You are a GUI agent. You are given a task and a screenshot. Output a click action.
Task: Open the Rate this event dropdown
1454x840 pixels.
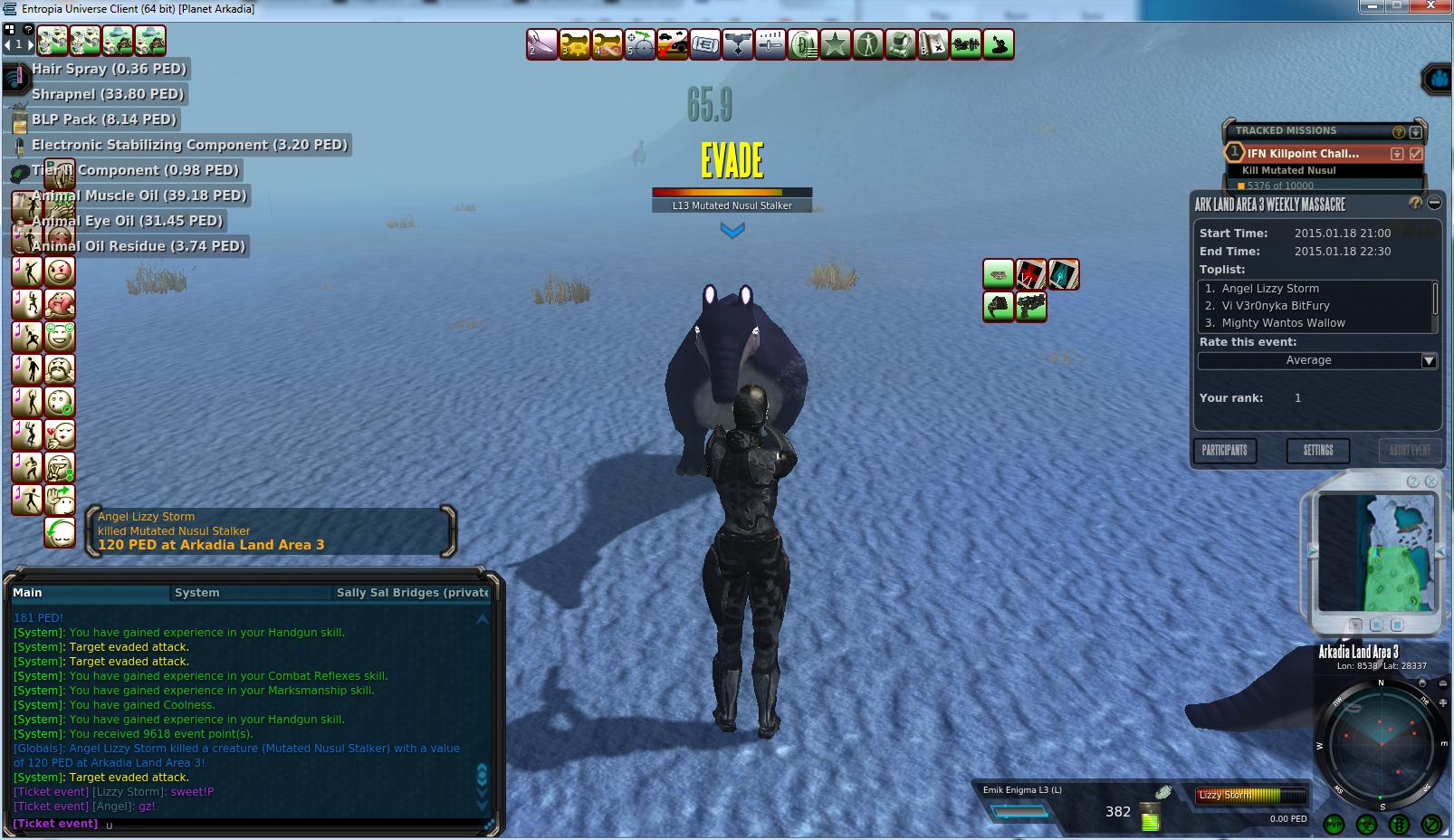pyautogui.click(x=1428, y=360)
